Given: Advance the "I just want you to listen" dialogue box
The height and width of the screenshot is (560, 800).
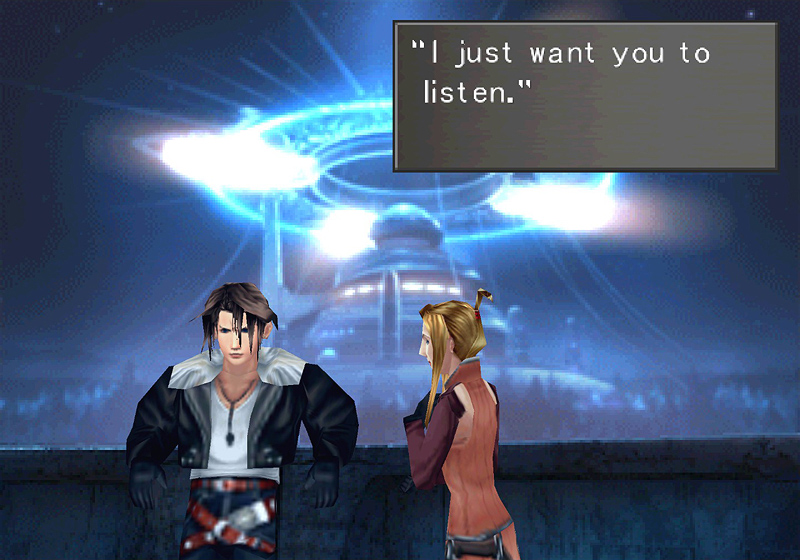Looking at the screenshot, I should 585,96.
